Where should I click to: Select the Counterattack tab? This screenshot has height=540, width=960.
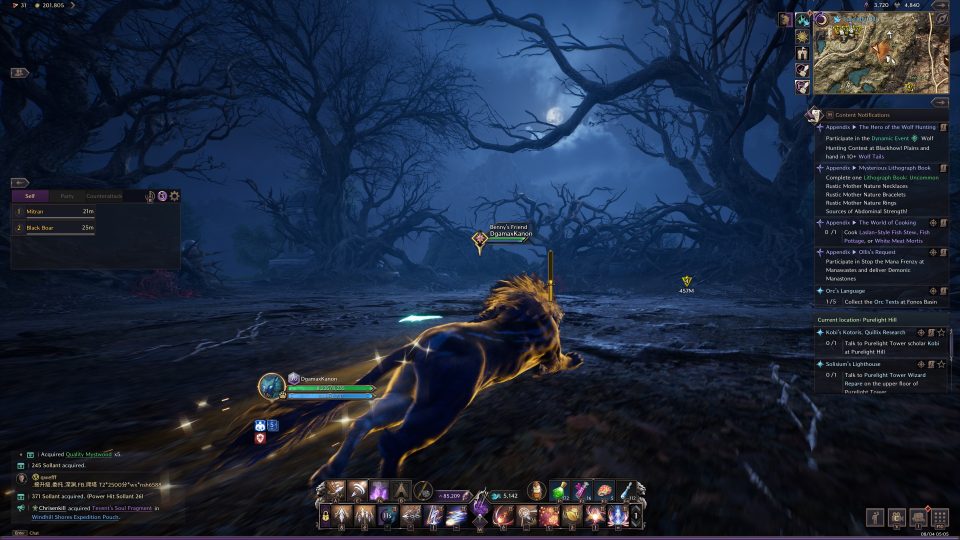tap(104, 196)
